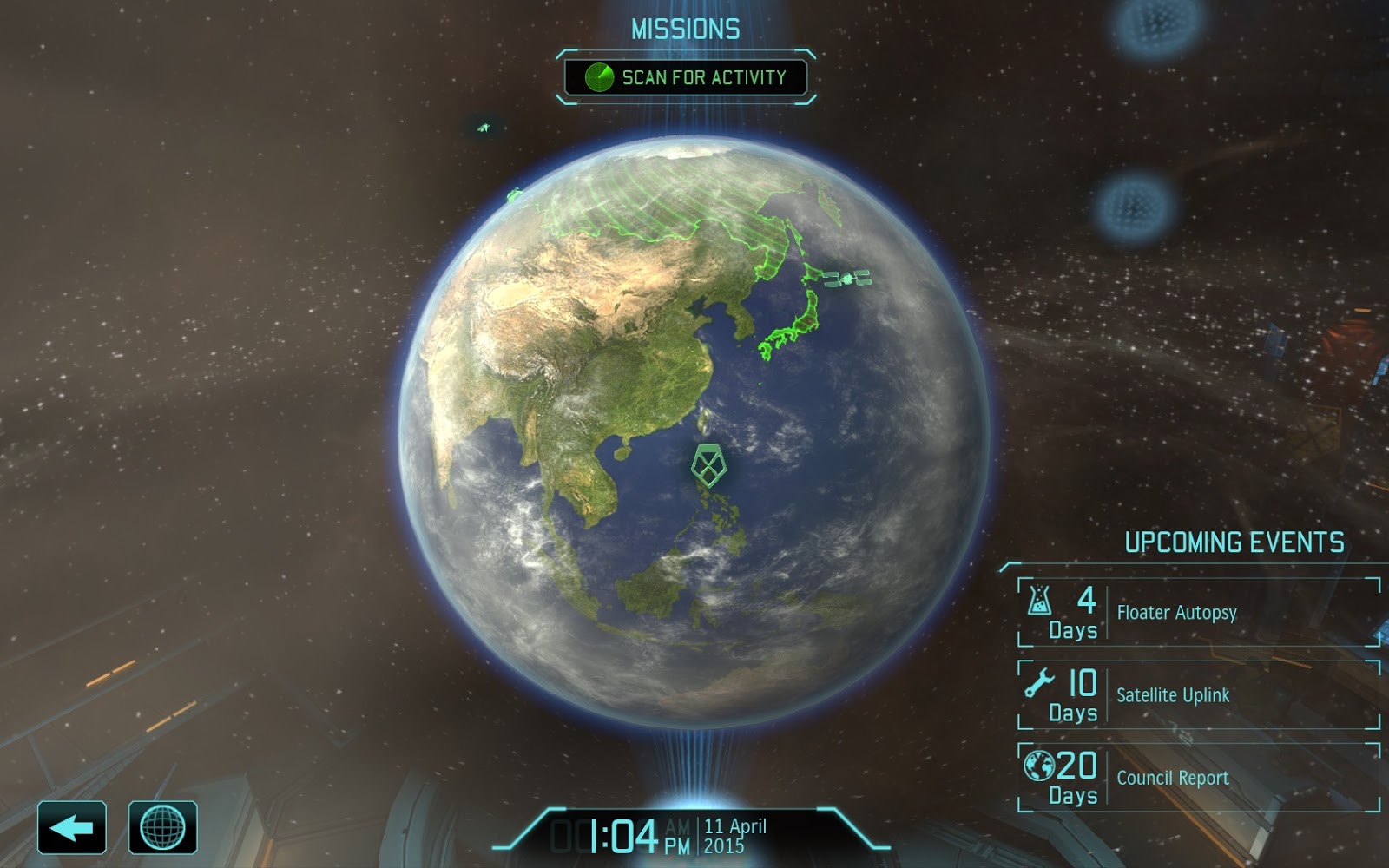This screenshot has width=1389, height=868.
Task: Select the MISSIONS header
Action: pyautogui.click(x=686, y=28)
